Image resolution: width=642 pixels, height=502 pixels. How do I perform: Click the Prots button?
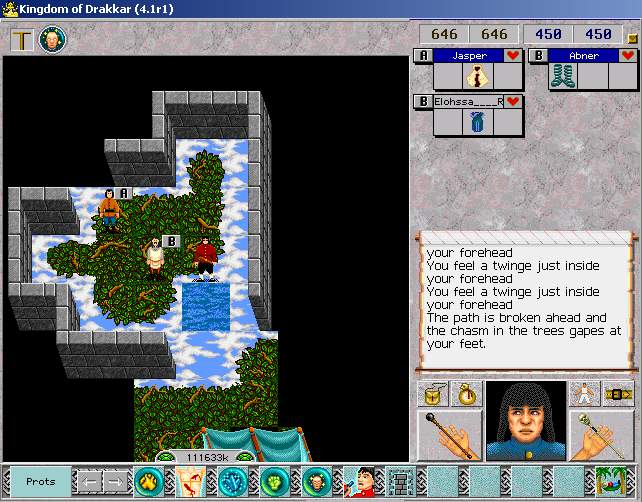41,482
